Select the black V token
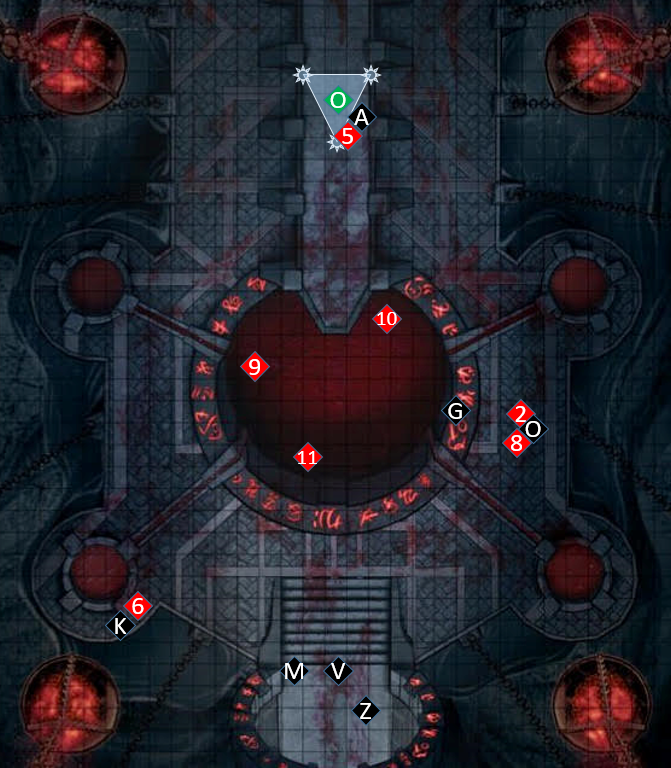This screenshot has height=768, width=671. point(338,671)
